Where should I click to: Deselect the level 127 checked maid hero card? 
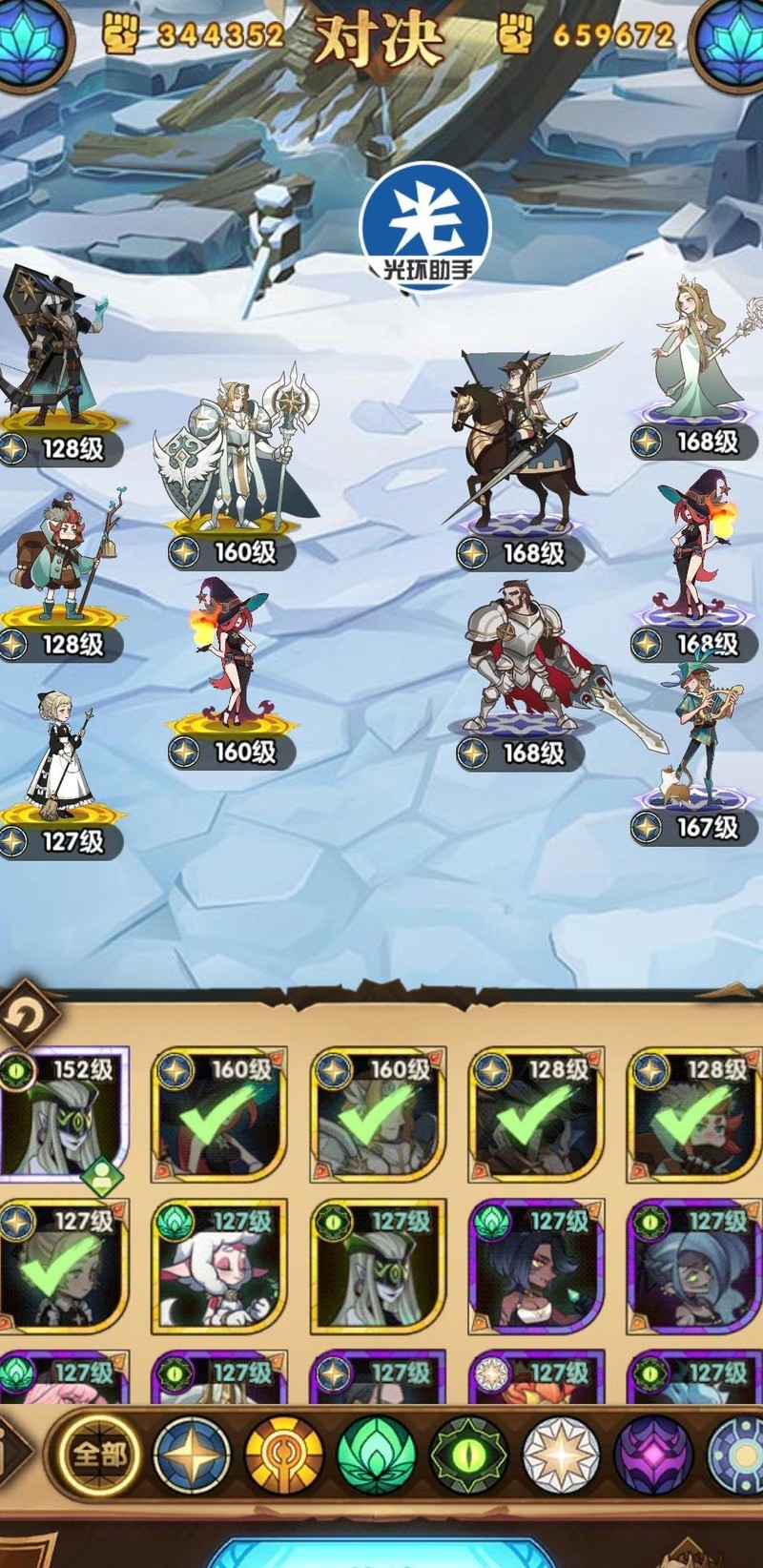(x=63, y=1267)
